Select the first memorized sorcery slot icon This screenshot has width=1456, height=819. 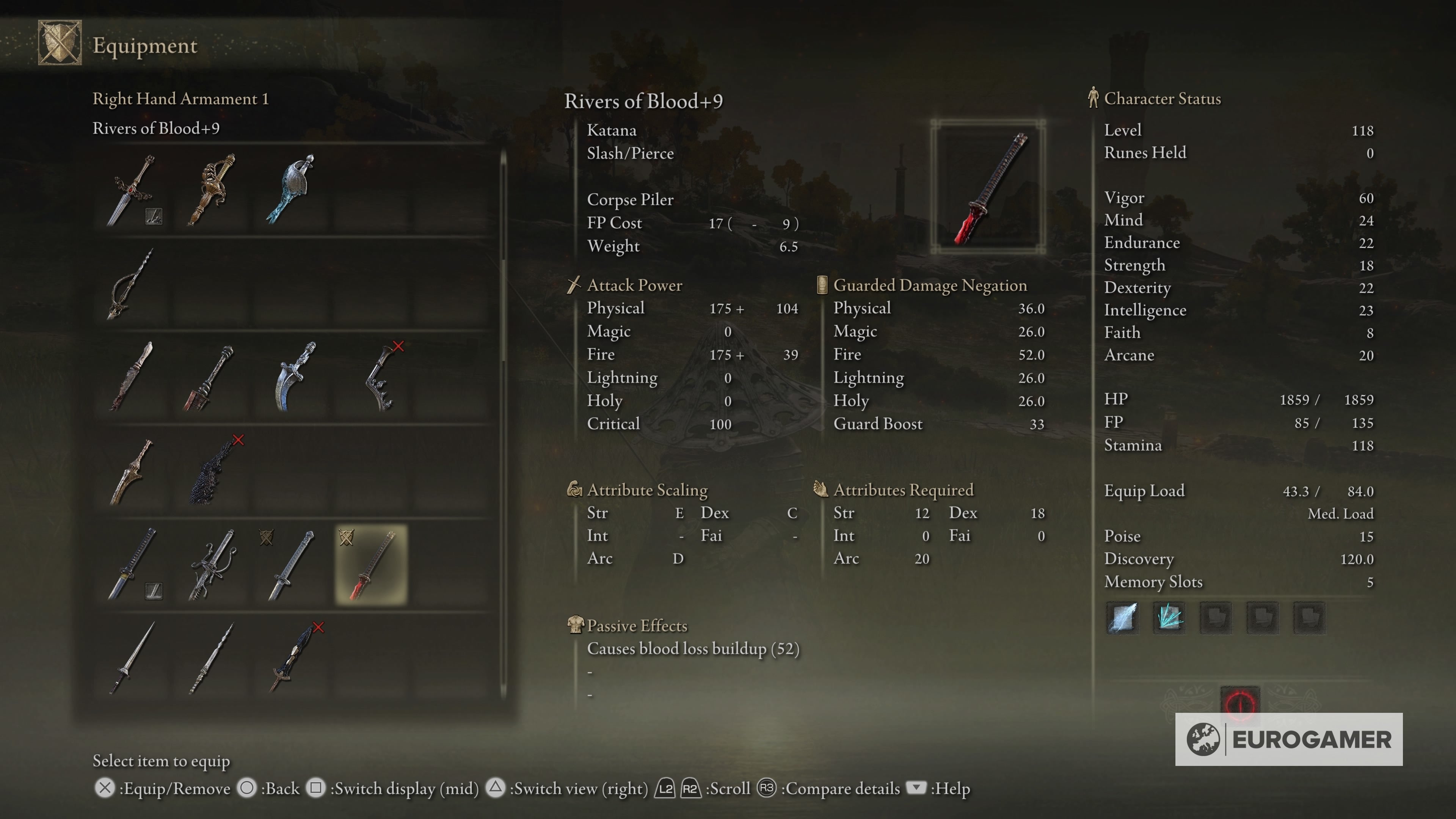coord(1122,617)
